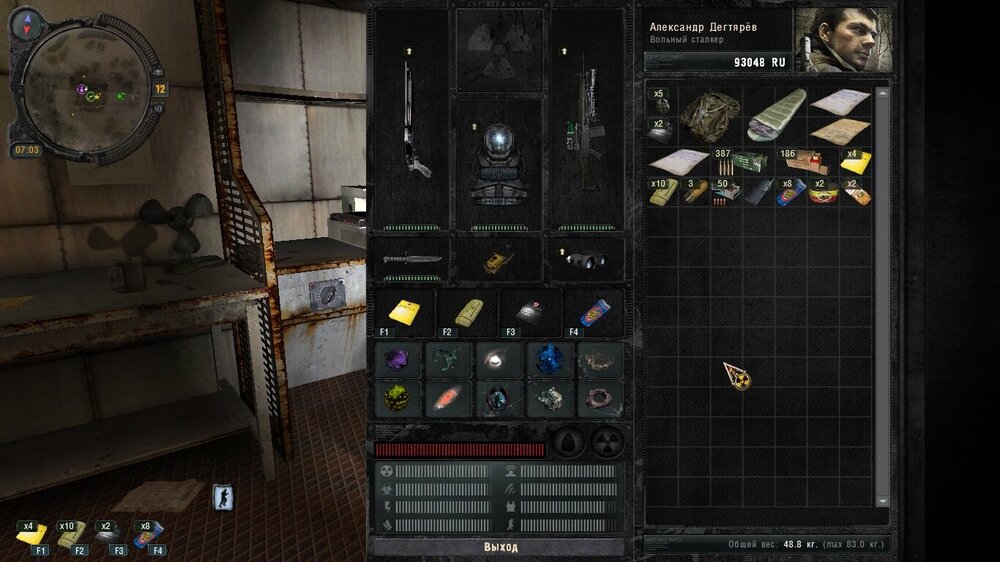Viewport: 1000px width, 562px height.
Task: Click the inventory scrollbar down arrow
Action: (882, 501)
